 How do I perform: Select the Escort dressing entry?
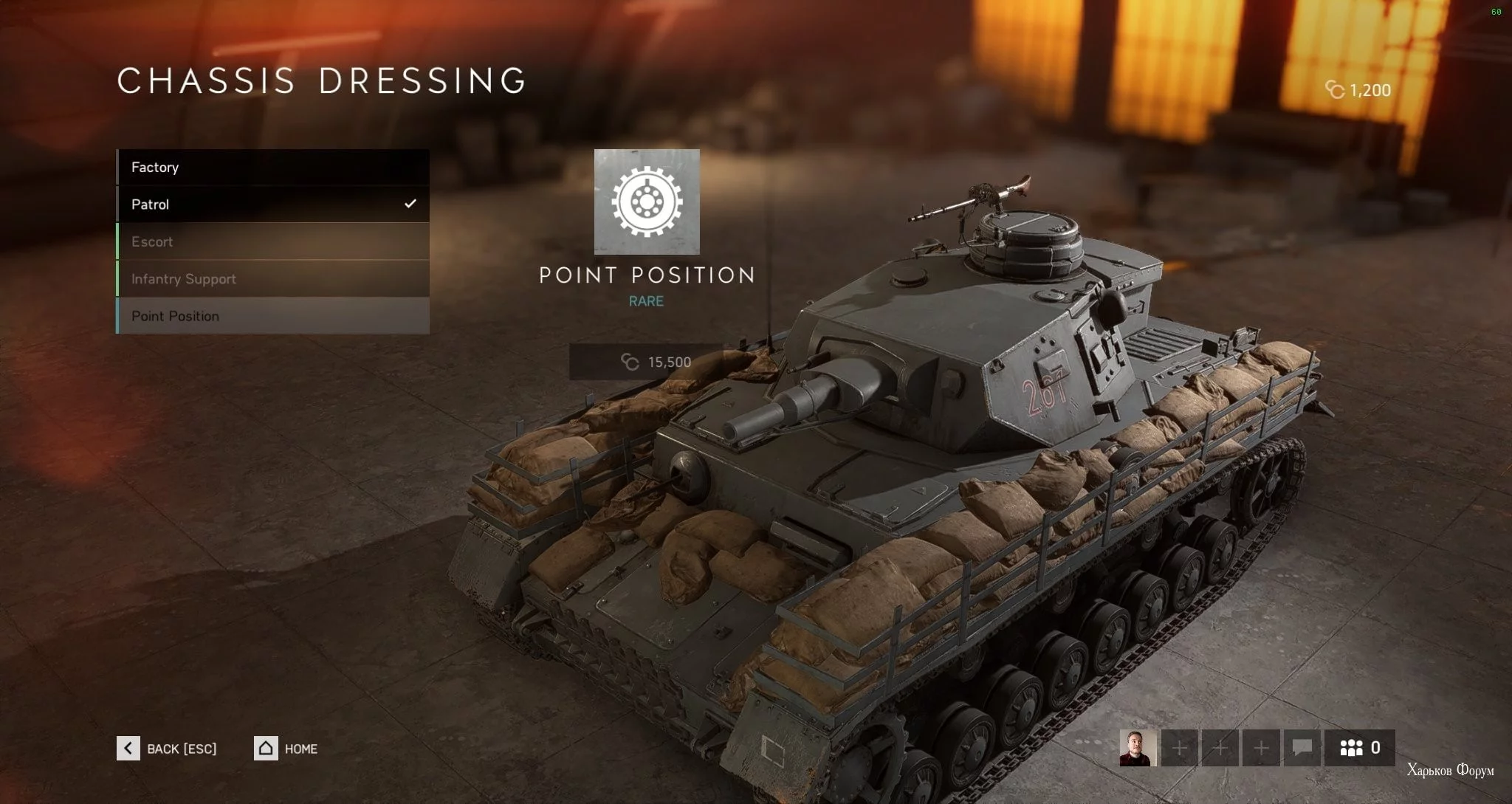272,241
